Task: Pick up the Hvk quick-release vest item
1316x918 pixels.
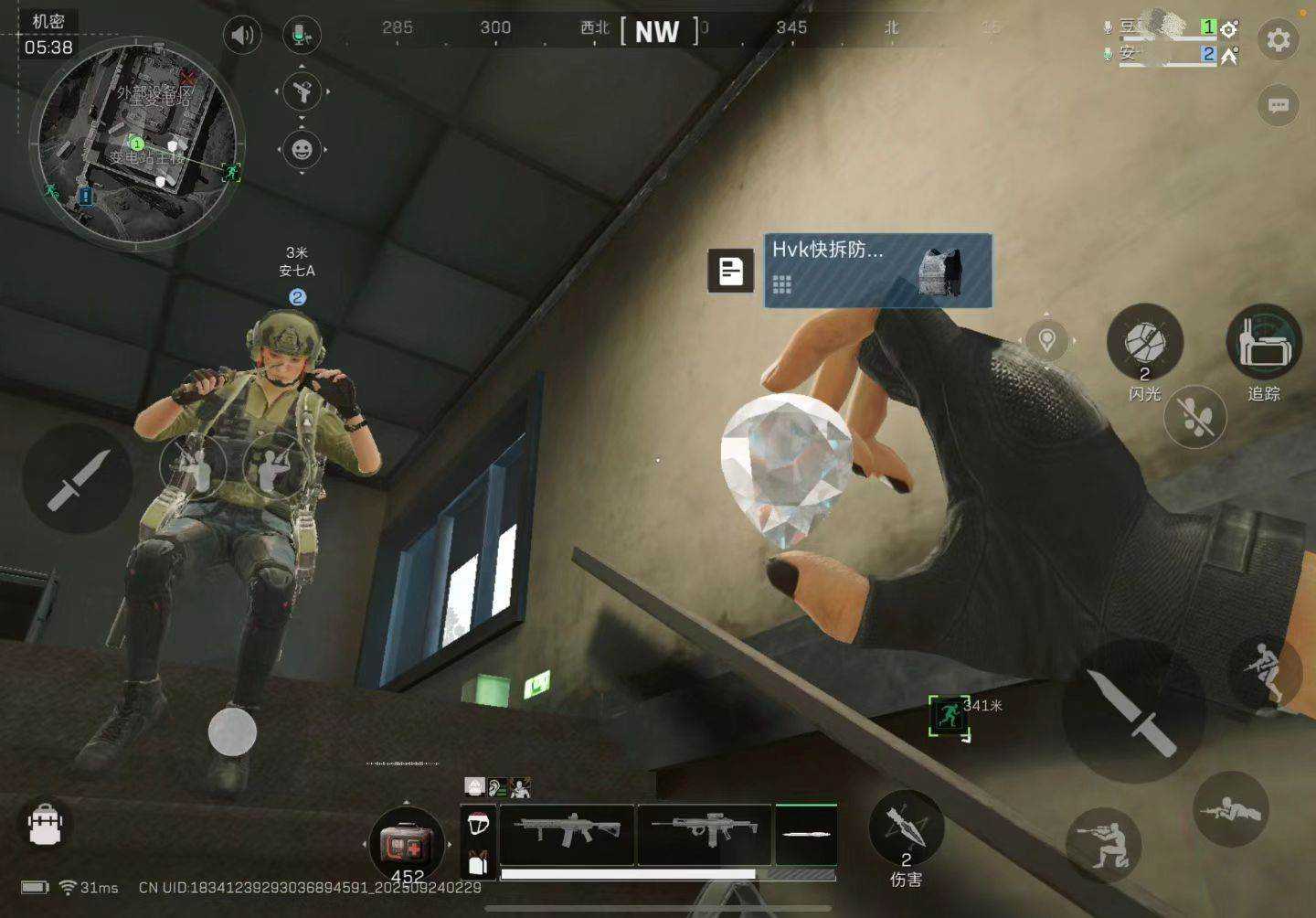Action: click(x=877, y=270)
